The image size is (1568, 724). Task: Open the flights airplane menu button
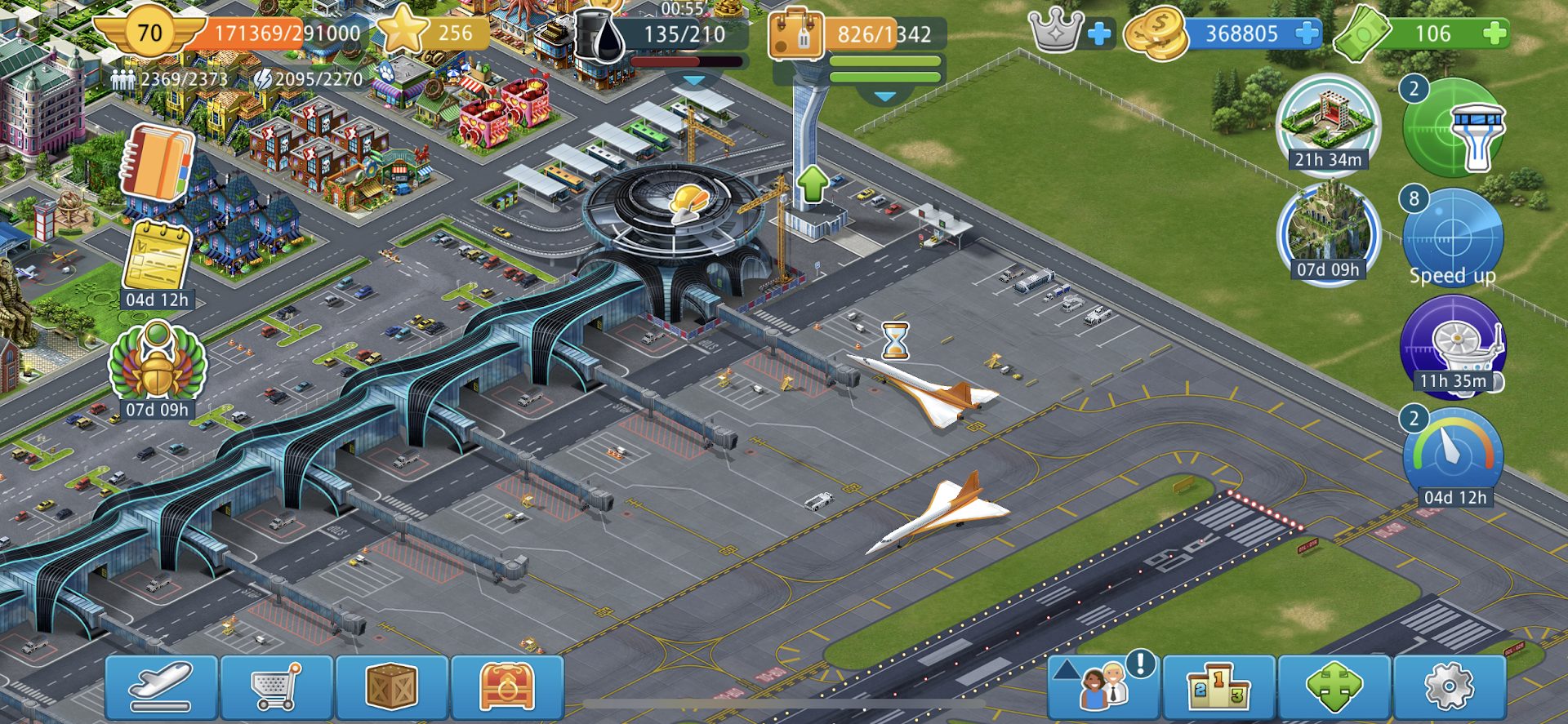(x=161, y=686)
